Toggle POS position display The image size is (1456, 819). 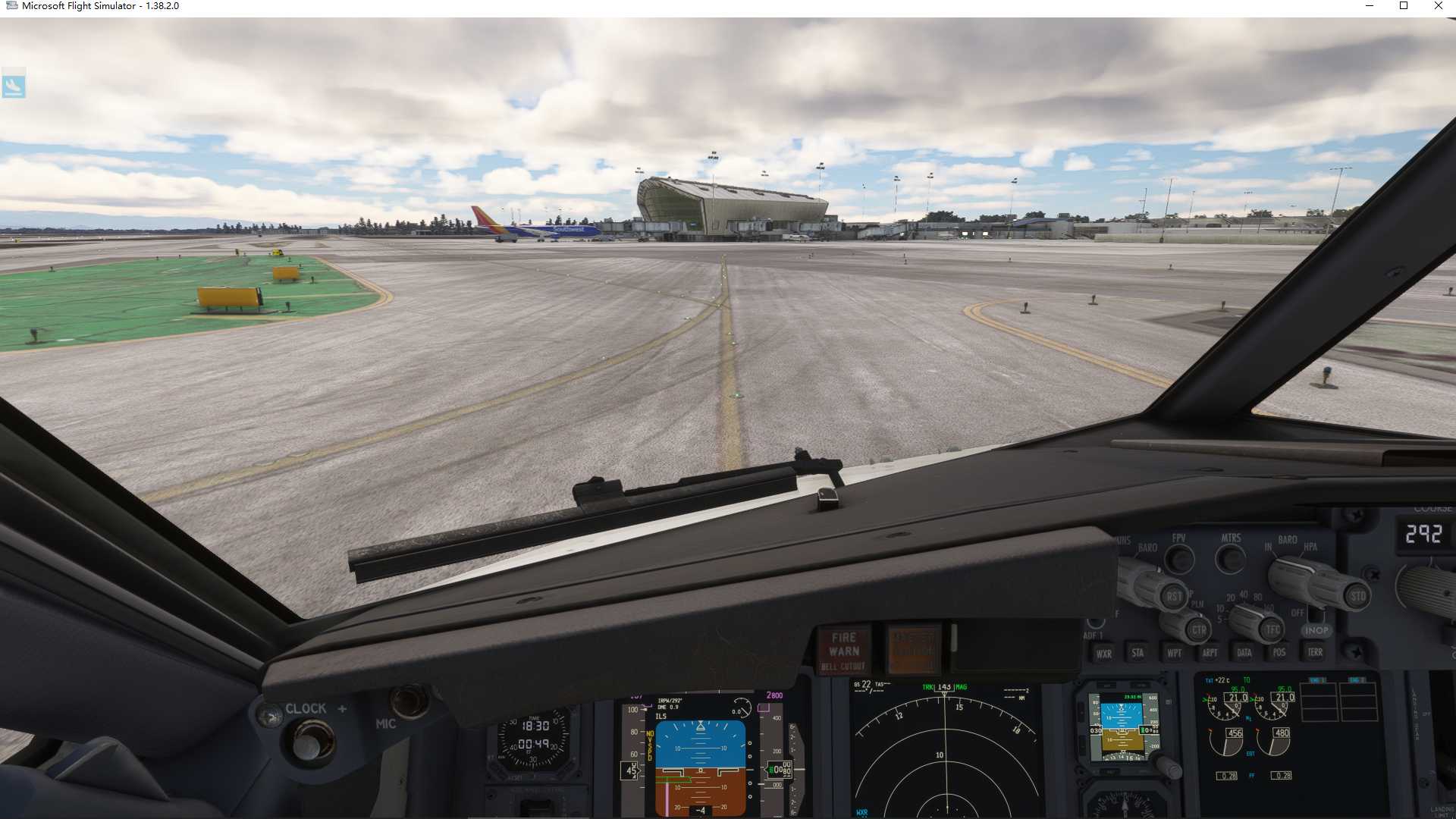[x=1279, y=652]
